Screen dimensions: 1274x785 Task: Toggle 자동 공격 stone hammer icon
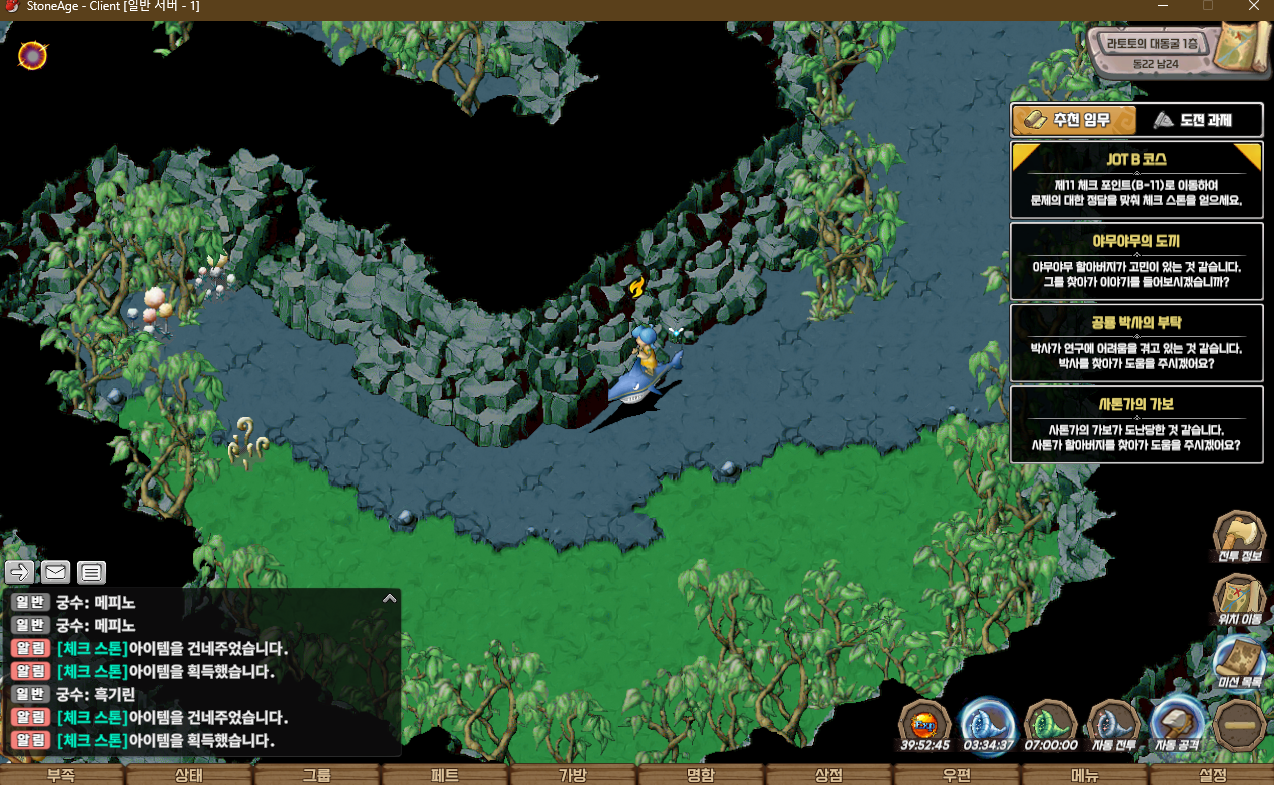click(x=1176, y=723)
